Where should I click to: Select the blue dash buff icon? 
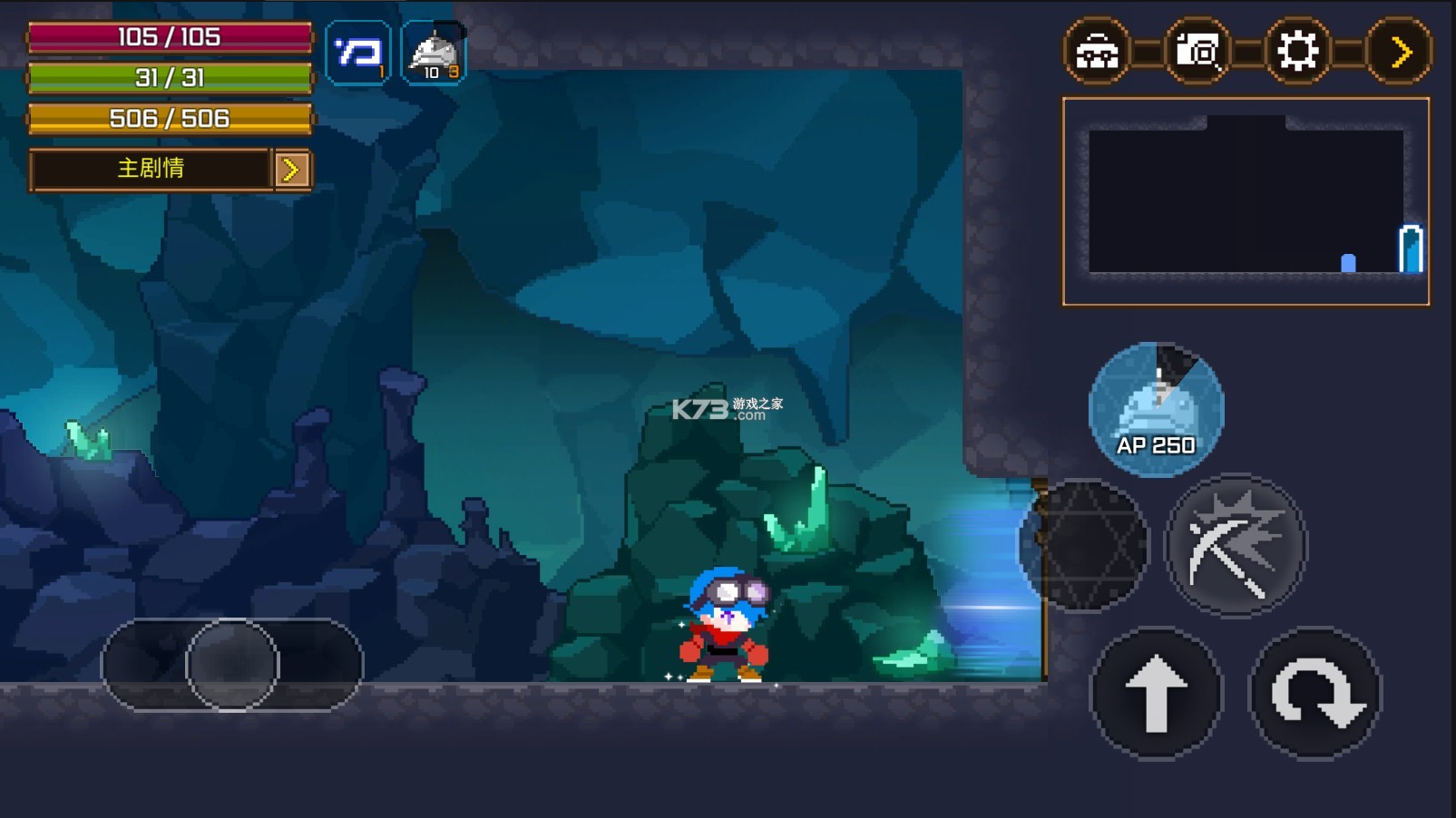[x=358, y=53]
